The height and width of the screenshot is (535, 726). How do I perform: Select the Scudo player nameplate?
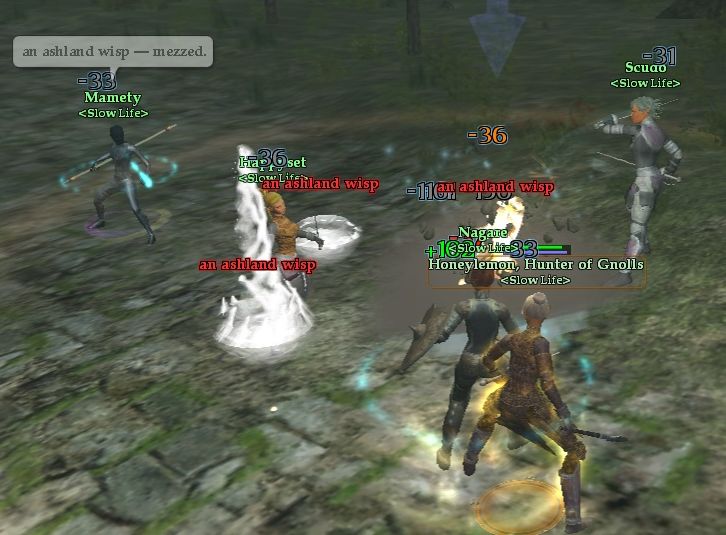click(645, 68)
